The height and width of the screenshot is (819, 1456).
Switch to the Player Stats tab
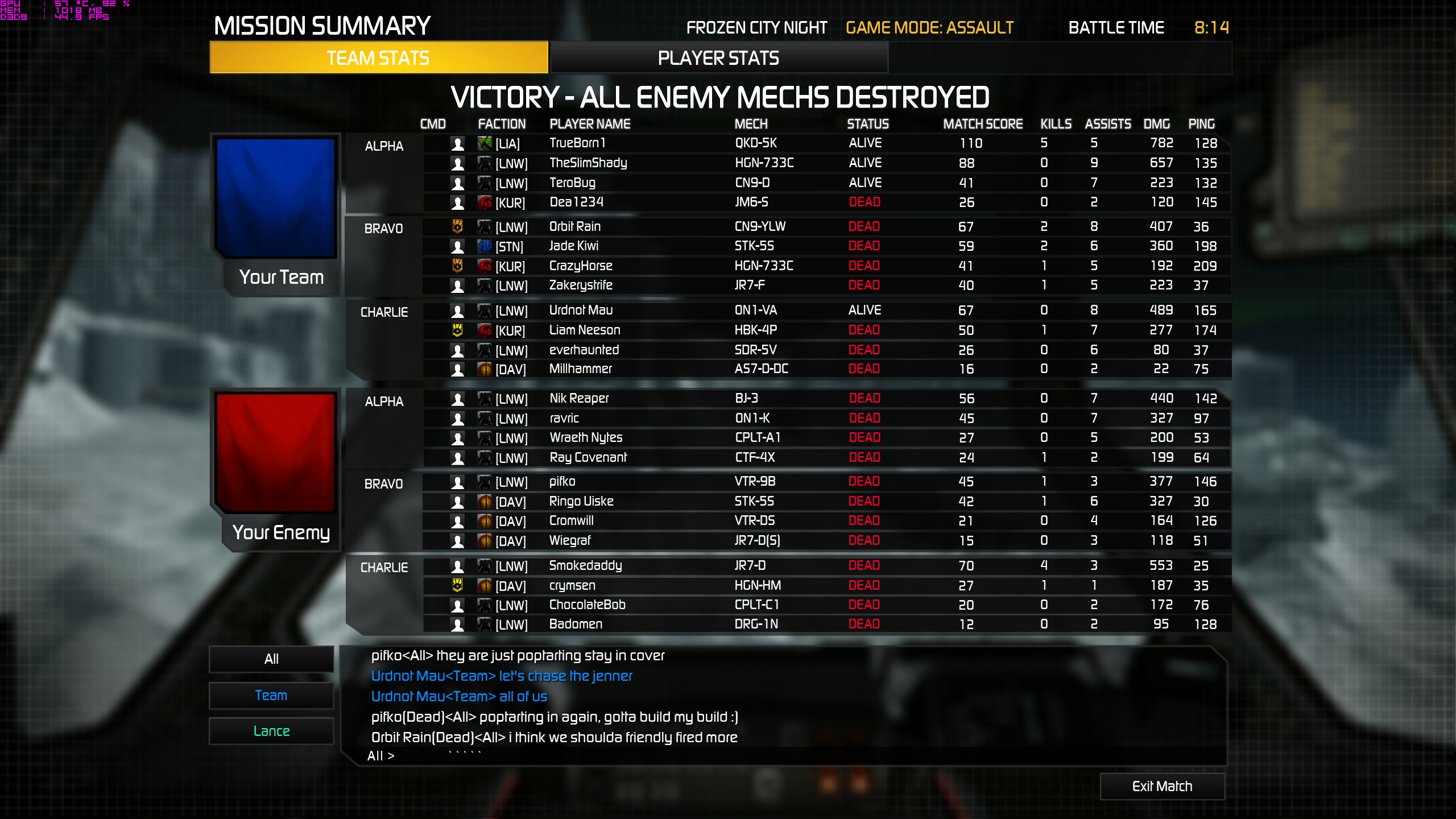pos(718,58)
